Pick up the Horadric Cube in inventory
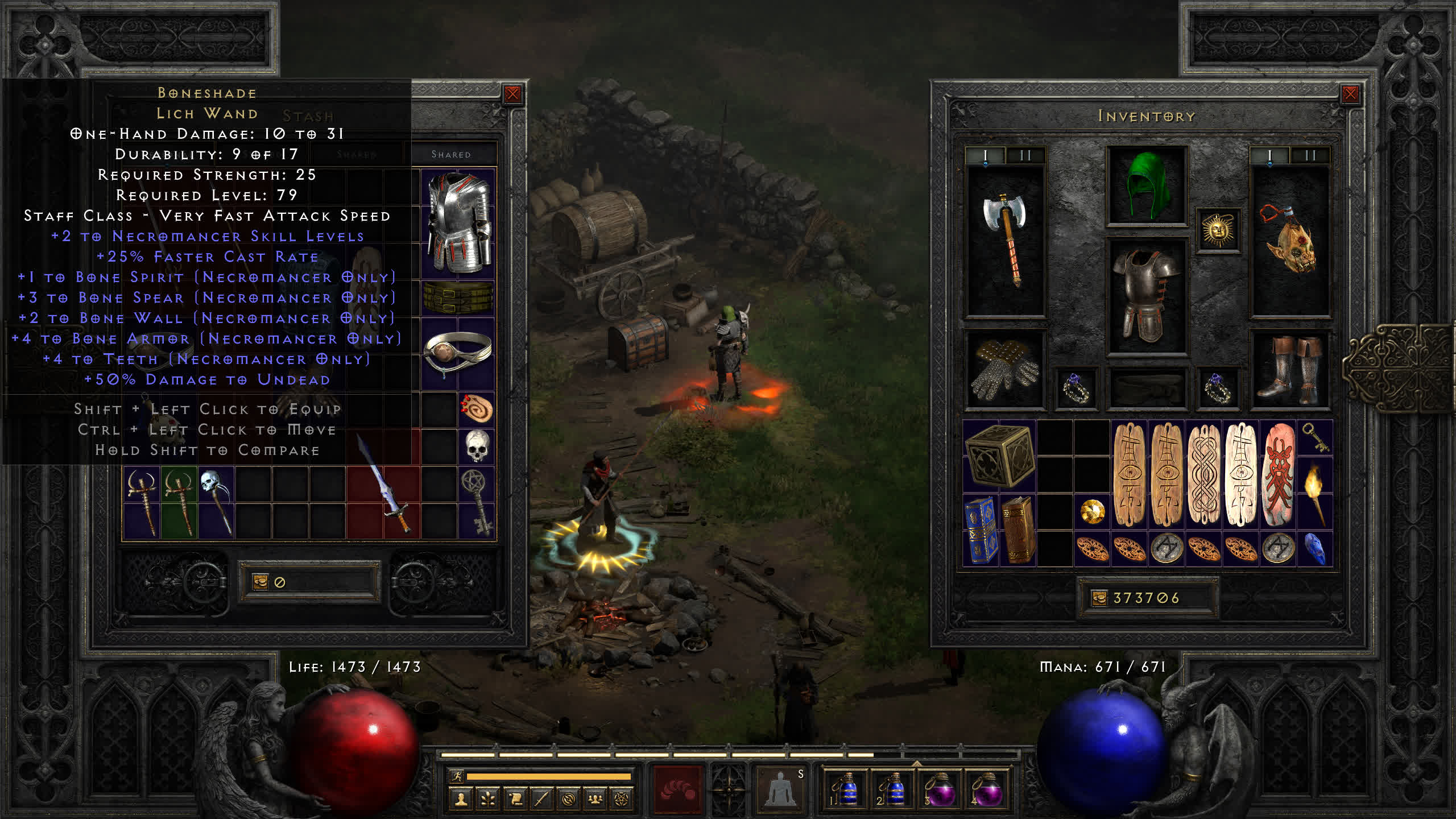This screenshot has width=1456, height=819. 999,457
